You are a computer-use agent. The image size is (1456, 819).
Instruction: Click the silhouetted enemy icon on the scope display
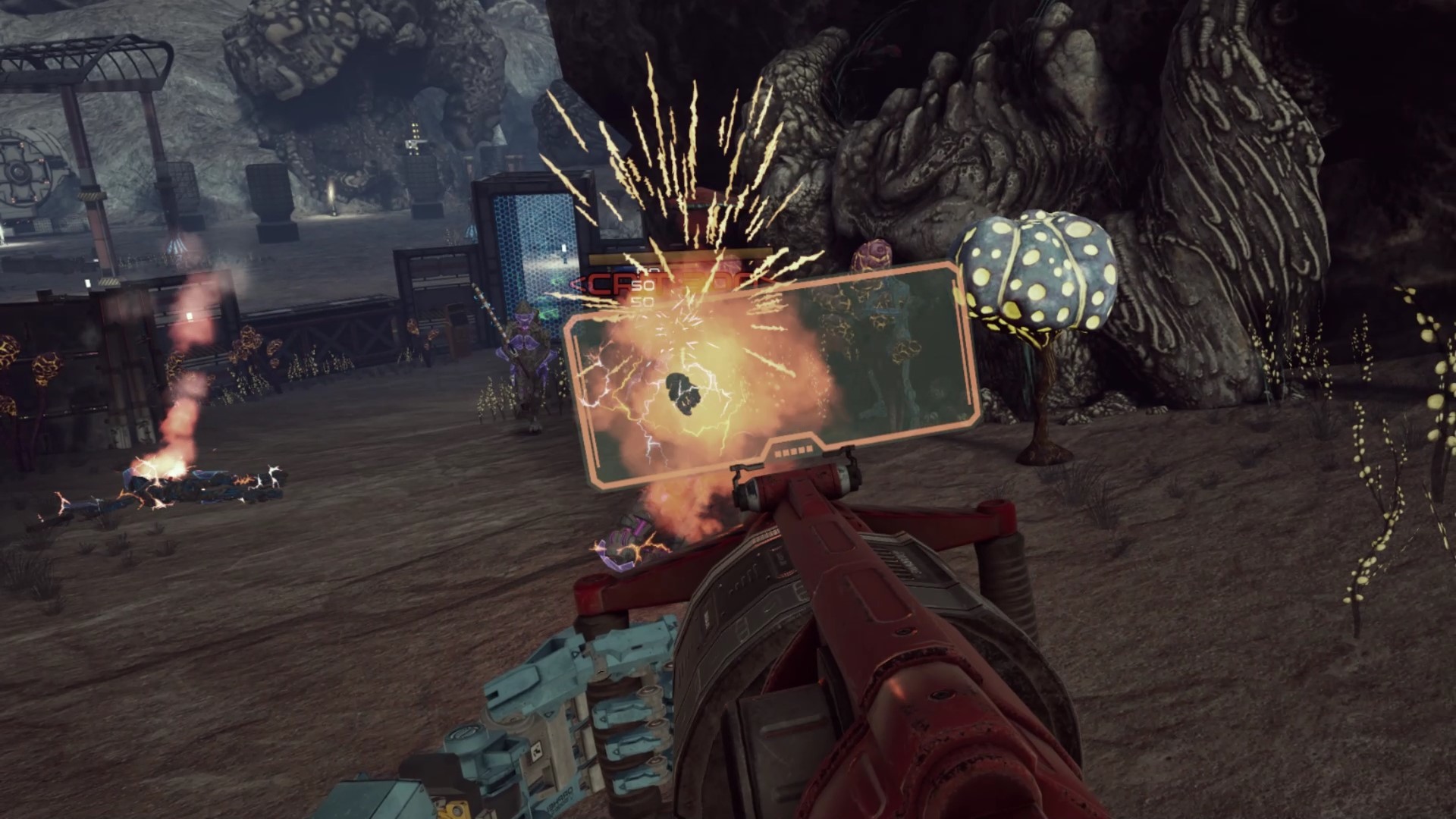coord(682,393)
